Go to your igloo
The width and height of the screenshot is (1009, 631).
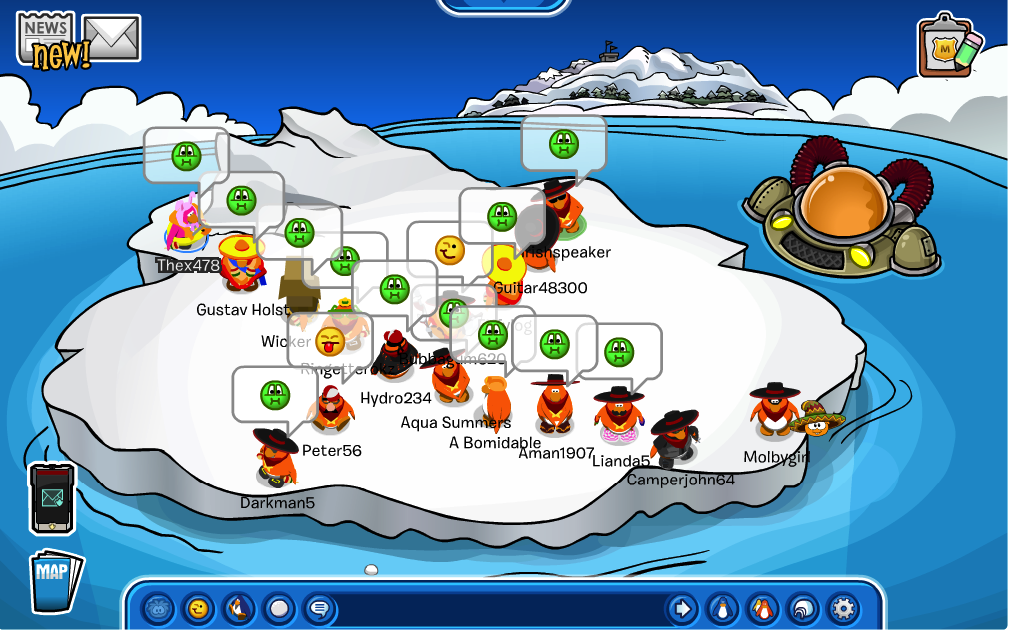click(802, 607)
